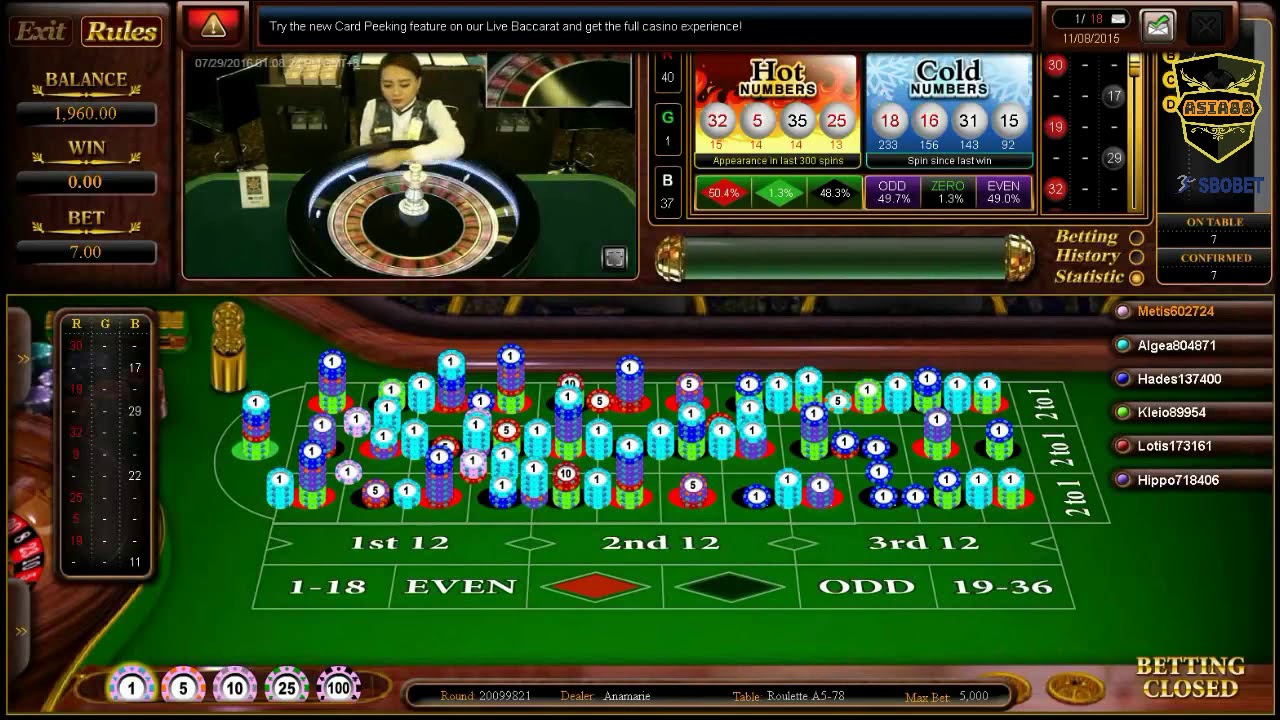Bet on the 1st 12 dozen
Image resolution: width=1280 pixels, height=720 pixels.
click(x=399, y=543)
